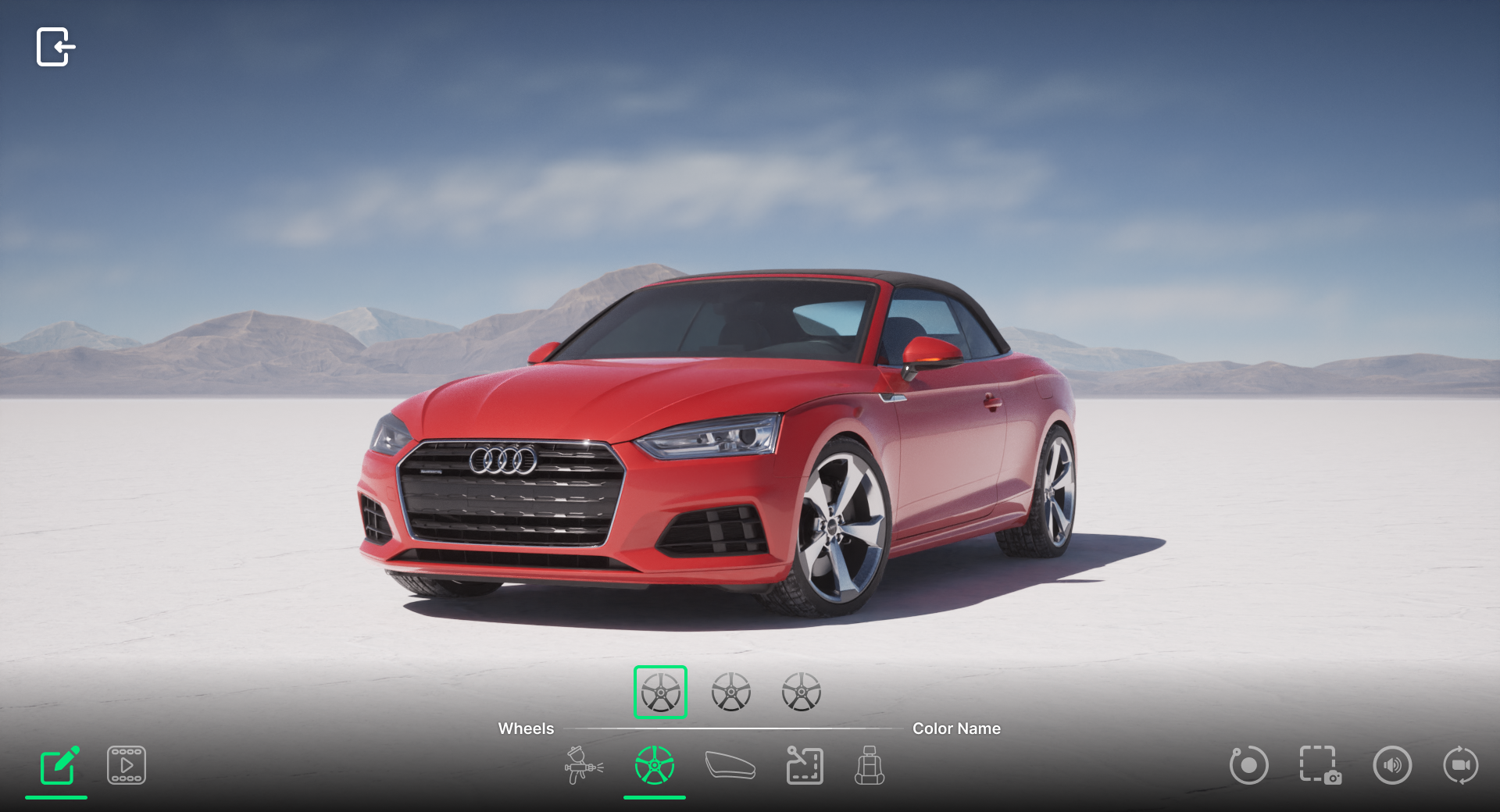Switch to the green edit mode tab

coord(59,766)
